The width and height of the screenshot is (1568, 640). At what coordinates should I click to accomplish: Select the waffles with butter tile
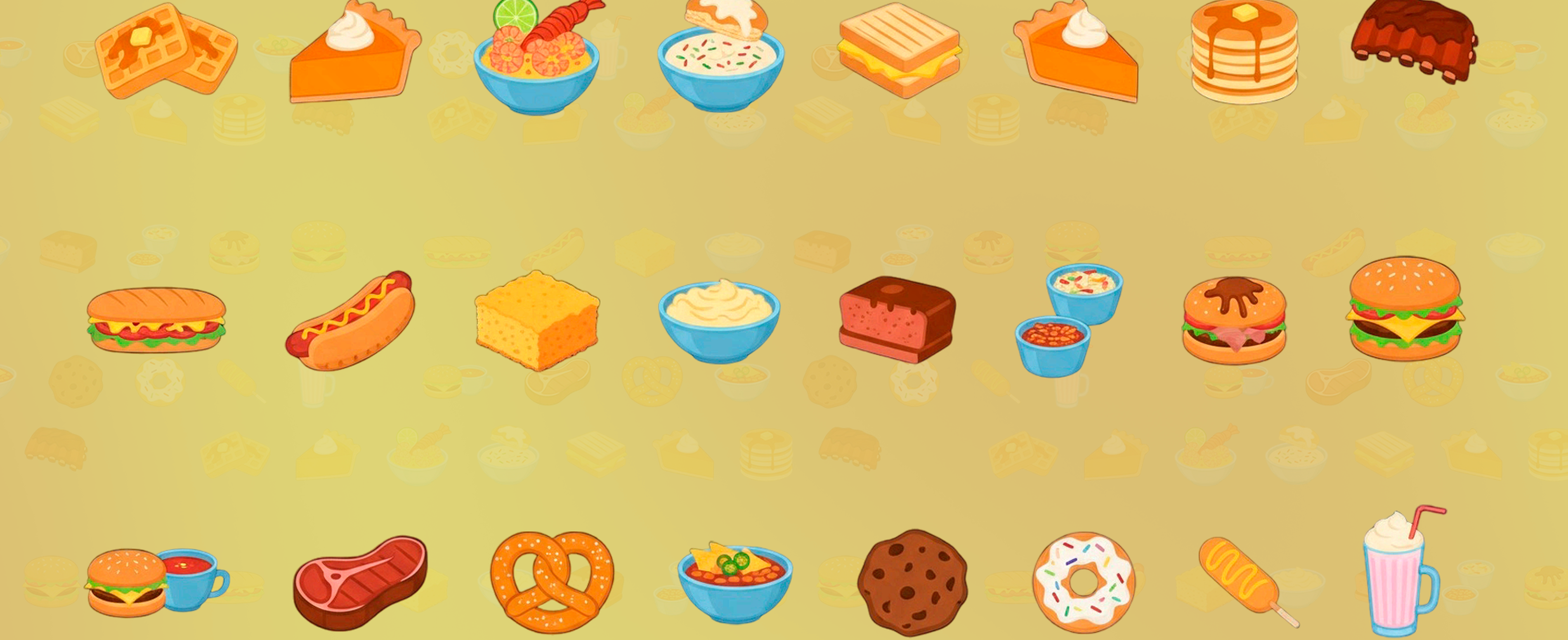click(x=165, y=50)
